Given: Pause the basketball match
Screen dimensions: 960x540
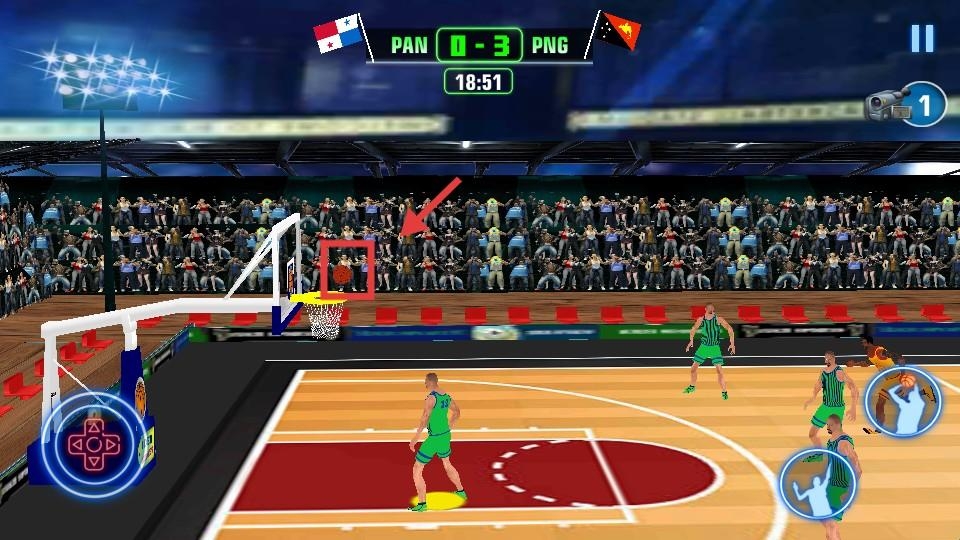Looking at the screenshot, I should pyautogui.click(x=921, y=38).
